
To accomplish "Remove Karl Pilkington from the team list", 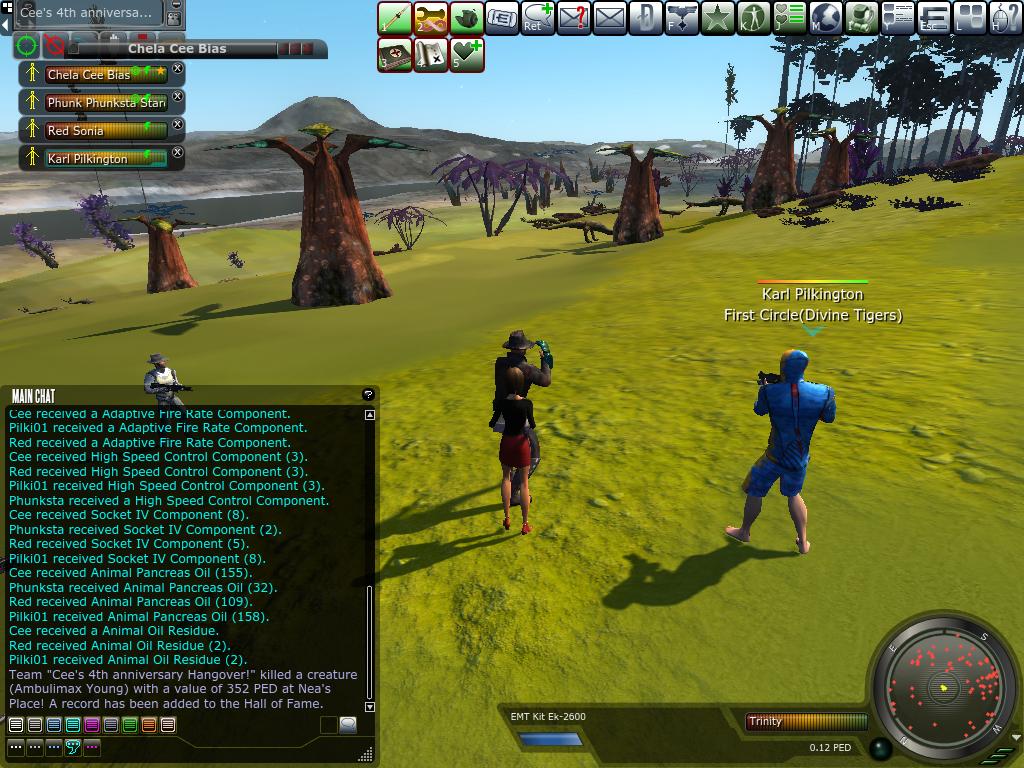I will pyautogui.click(x=178, y=153).
